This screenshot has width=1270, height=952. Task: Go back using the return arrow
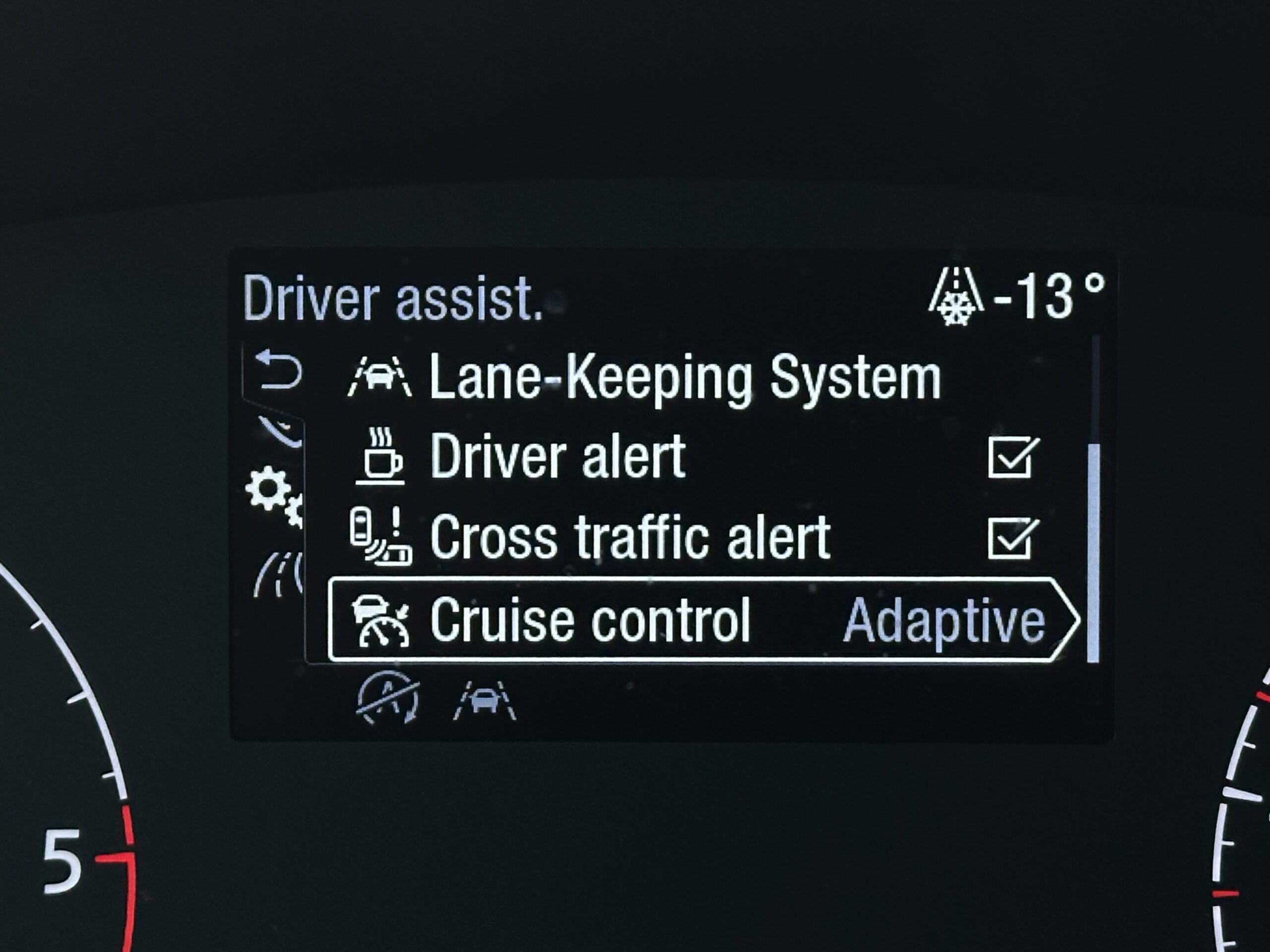[278, 370]
